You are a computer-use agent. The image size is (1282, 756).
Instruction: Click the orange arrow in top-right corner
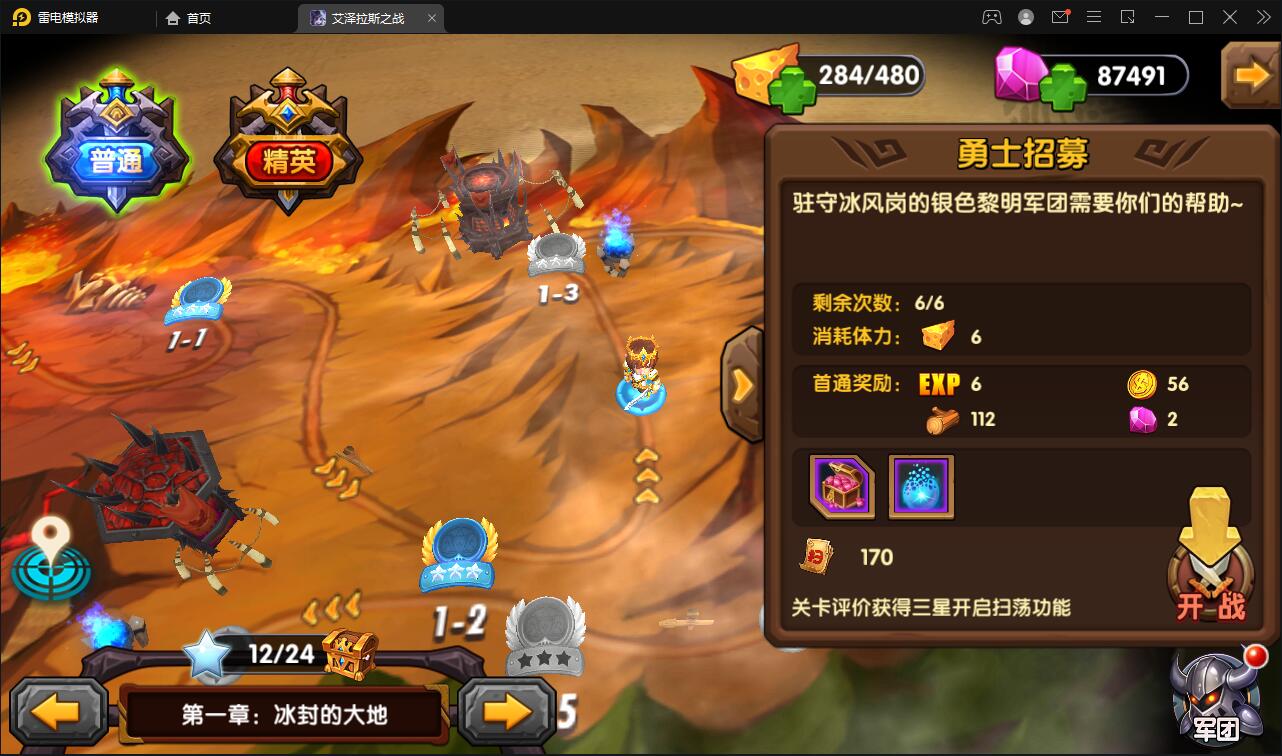(1251, 75)
